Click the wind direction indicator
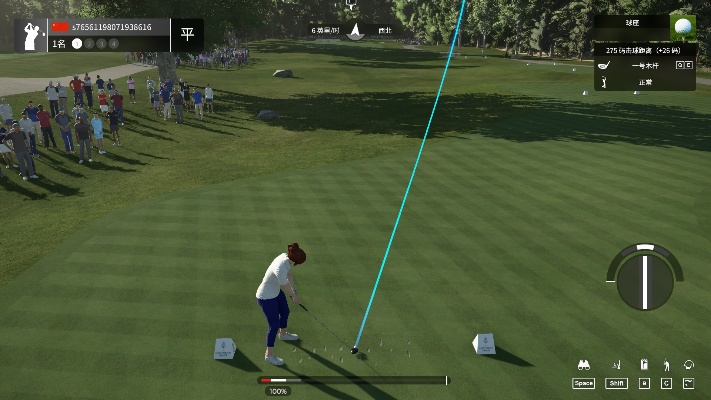 [x=353, y=31]
